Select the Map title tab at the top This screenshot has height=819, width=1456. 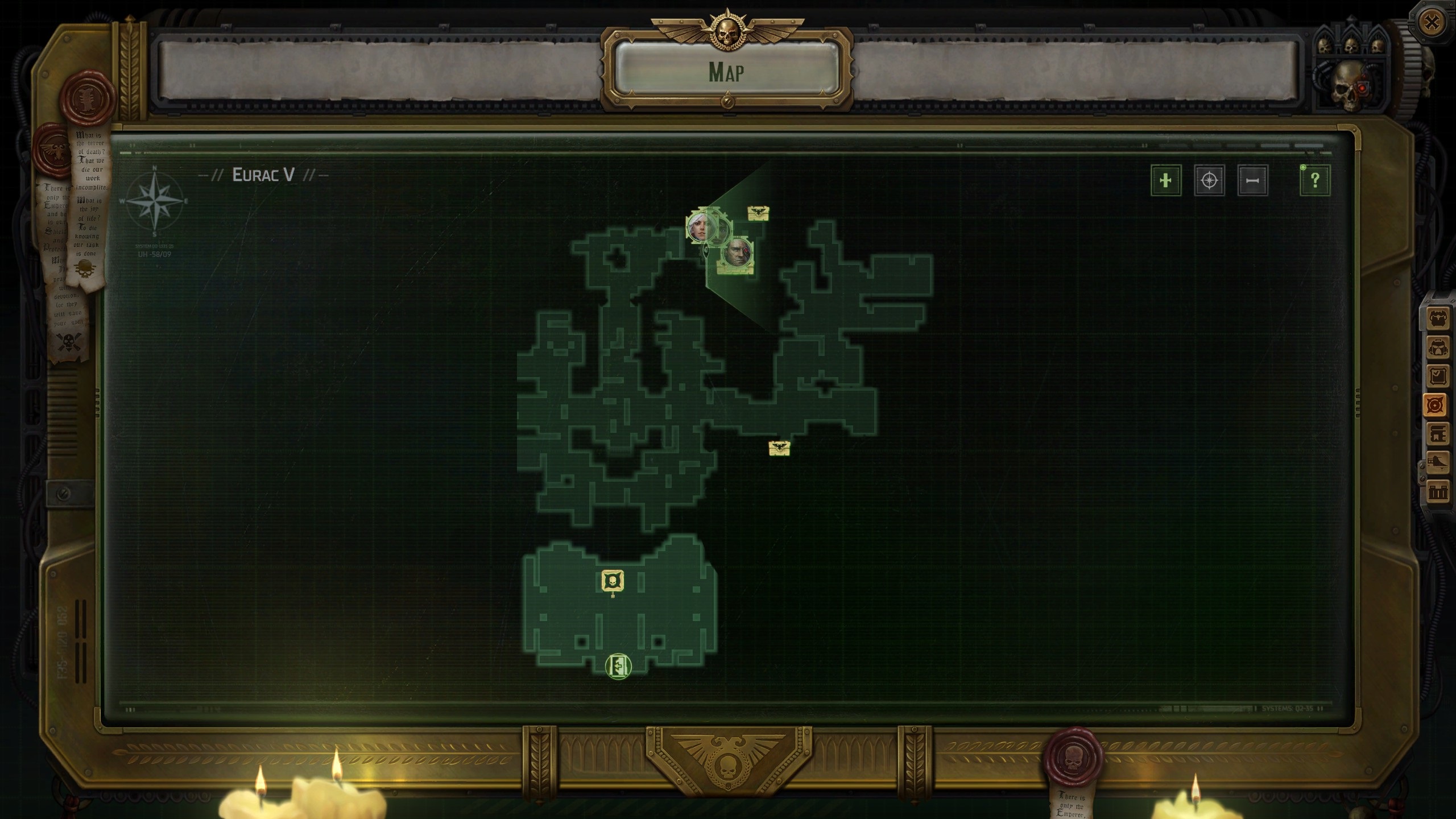coord(728,73)
